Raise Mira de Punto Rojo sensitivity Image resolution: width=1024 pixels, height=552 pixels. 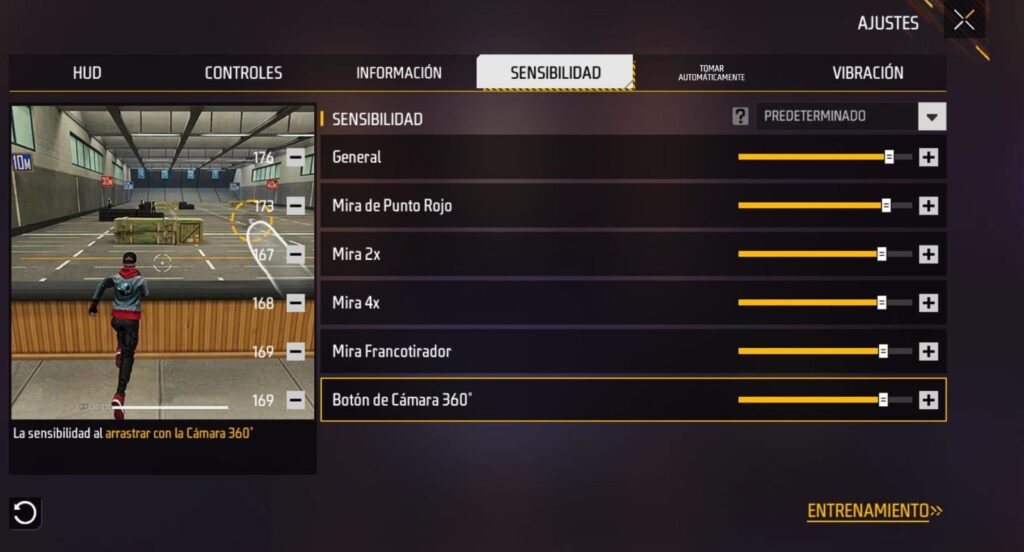[928, 206]
